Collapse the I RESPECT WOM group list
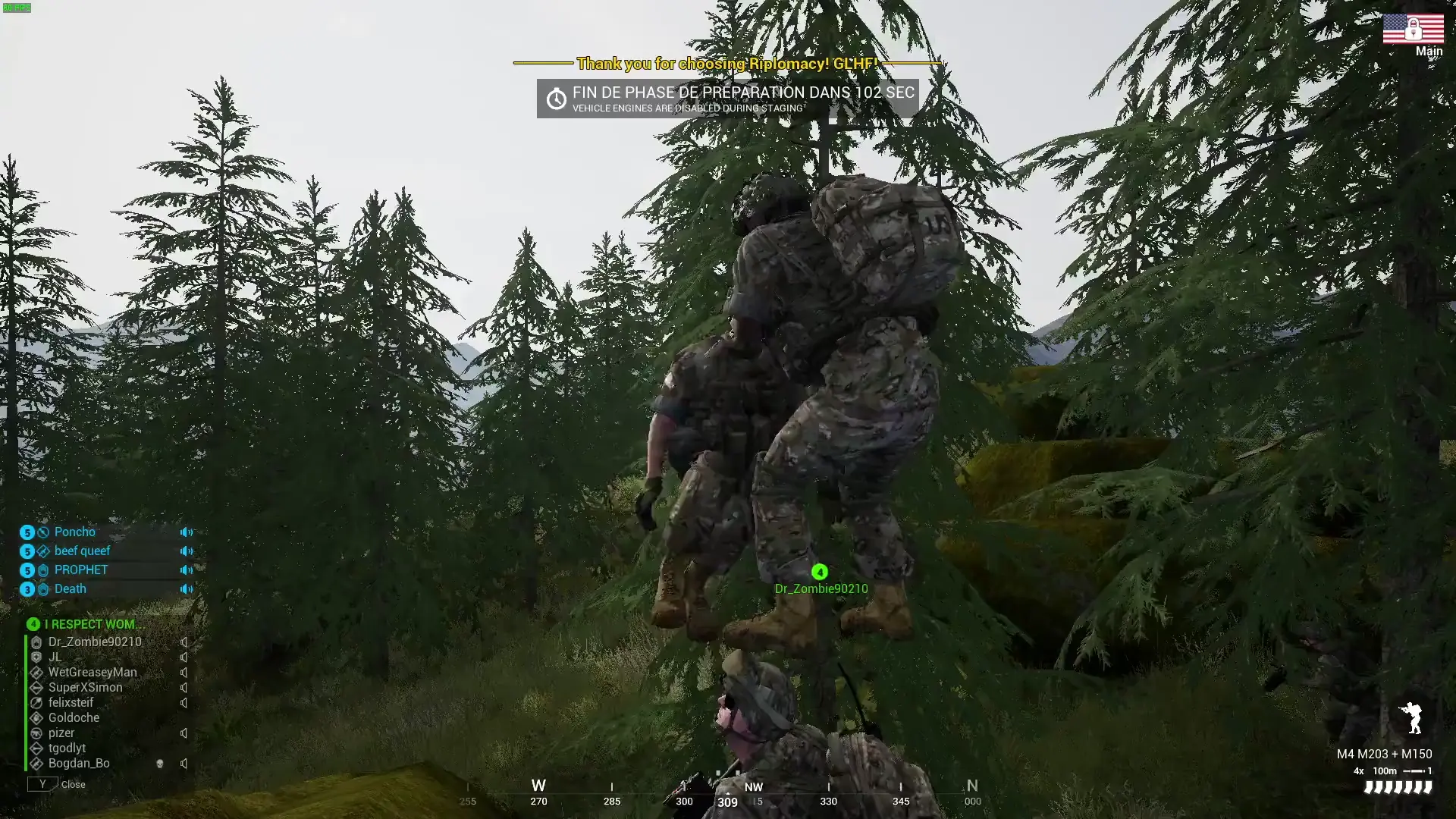 tap(33, 624)
